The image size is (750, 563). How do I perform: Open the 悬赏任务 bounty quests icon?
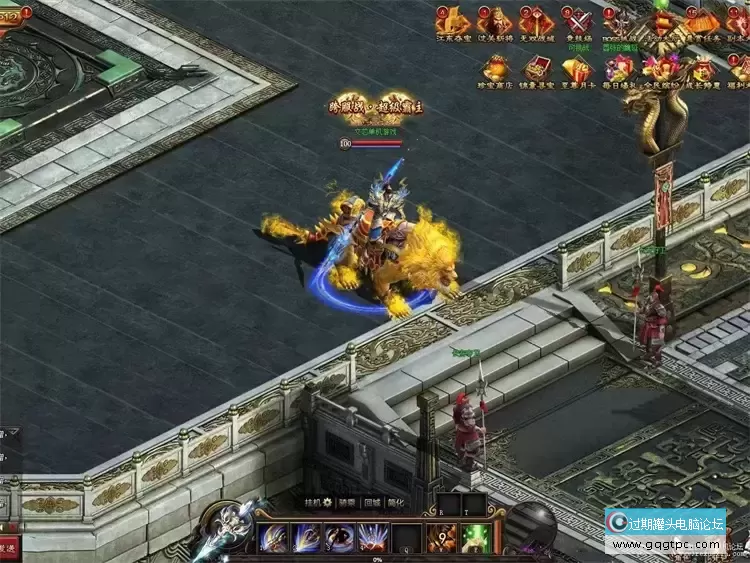(x=703, y=21)
